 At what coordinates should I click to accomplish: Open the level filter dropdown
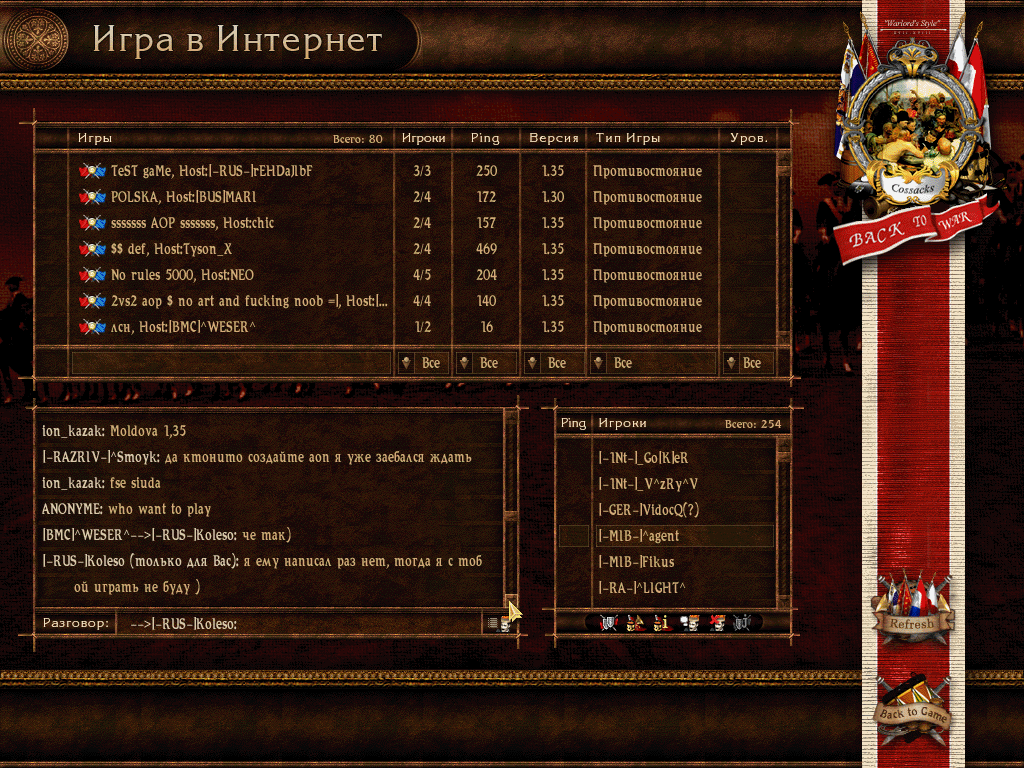point(747,363)
